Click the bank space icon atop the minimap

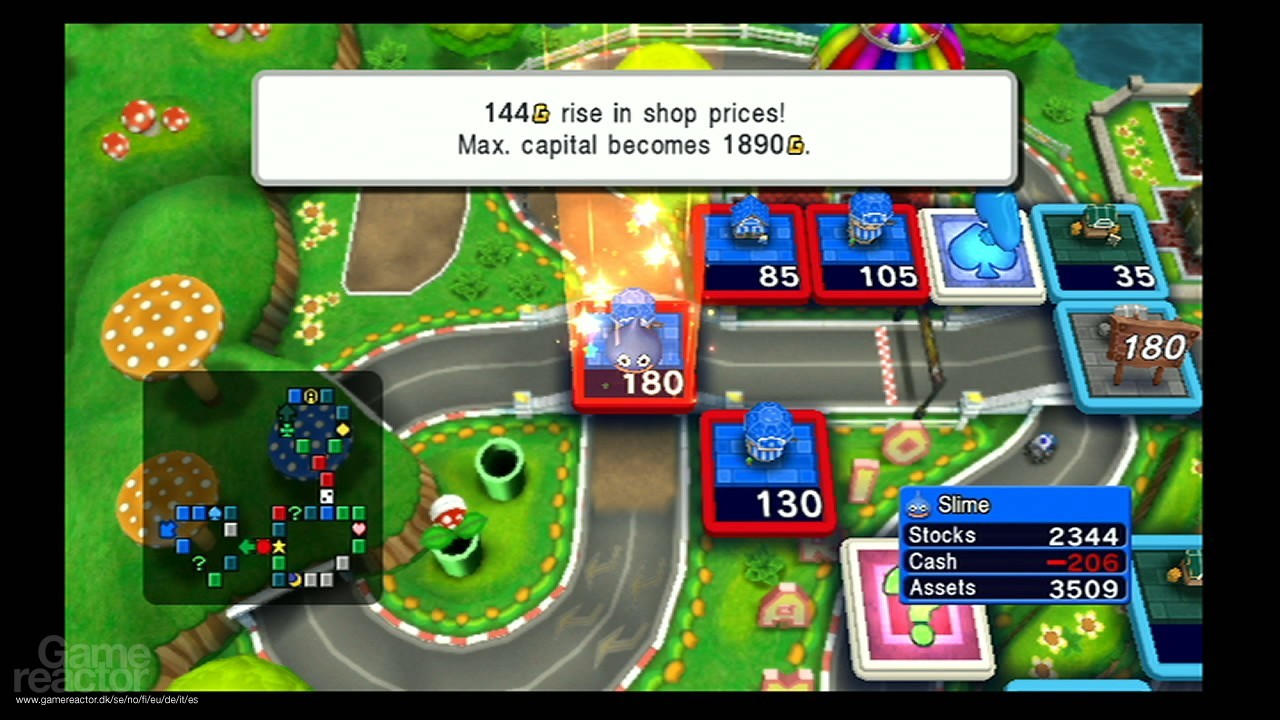tap(309, 394)
